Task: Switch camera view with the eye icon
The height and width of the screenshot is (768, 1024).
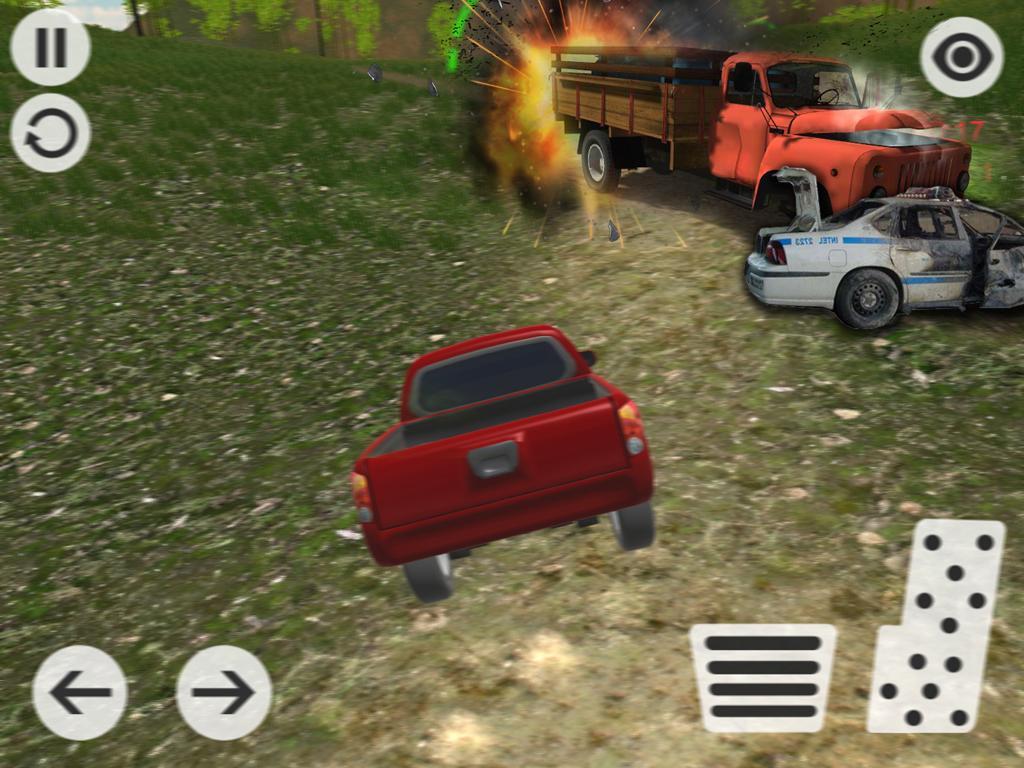Action: 961,57
